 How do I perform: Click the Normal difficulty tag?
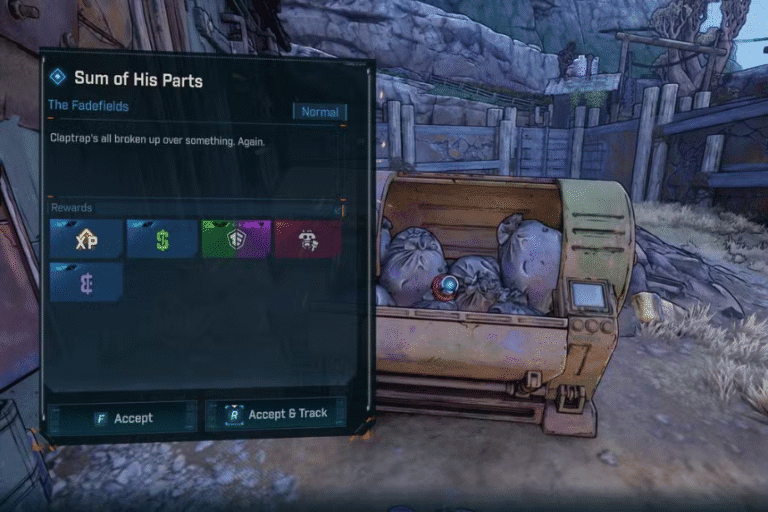[320, 112]
